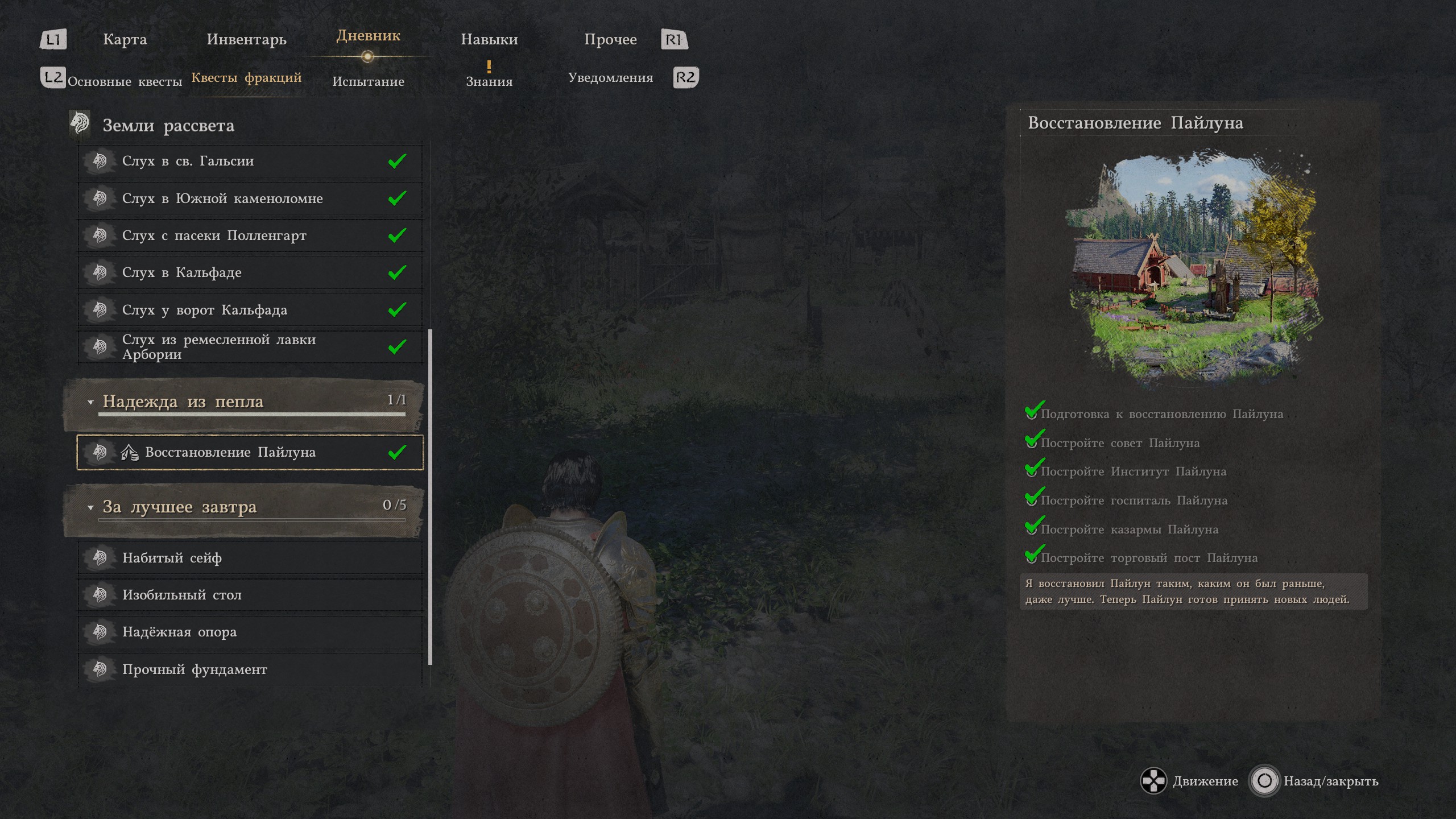View the Знания sub-tab
Viewport: 1456px width, 819px height.
coord(489,81)
